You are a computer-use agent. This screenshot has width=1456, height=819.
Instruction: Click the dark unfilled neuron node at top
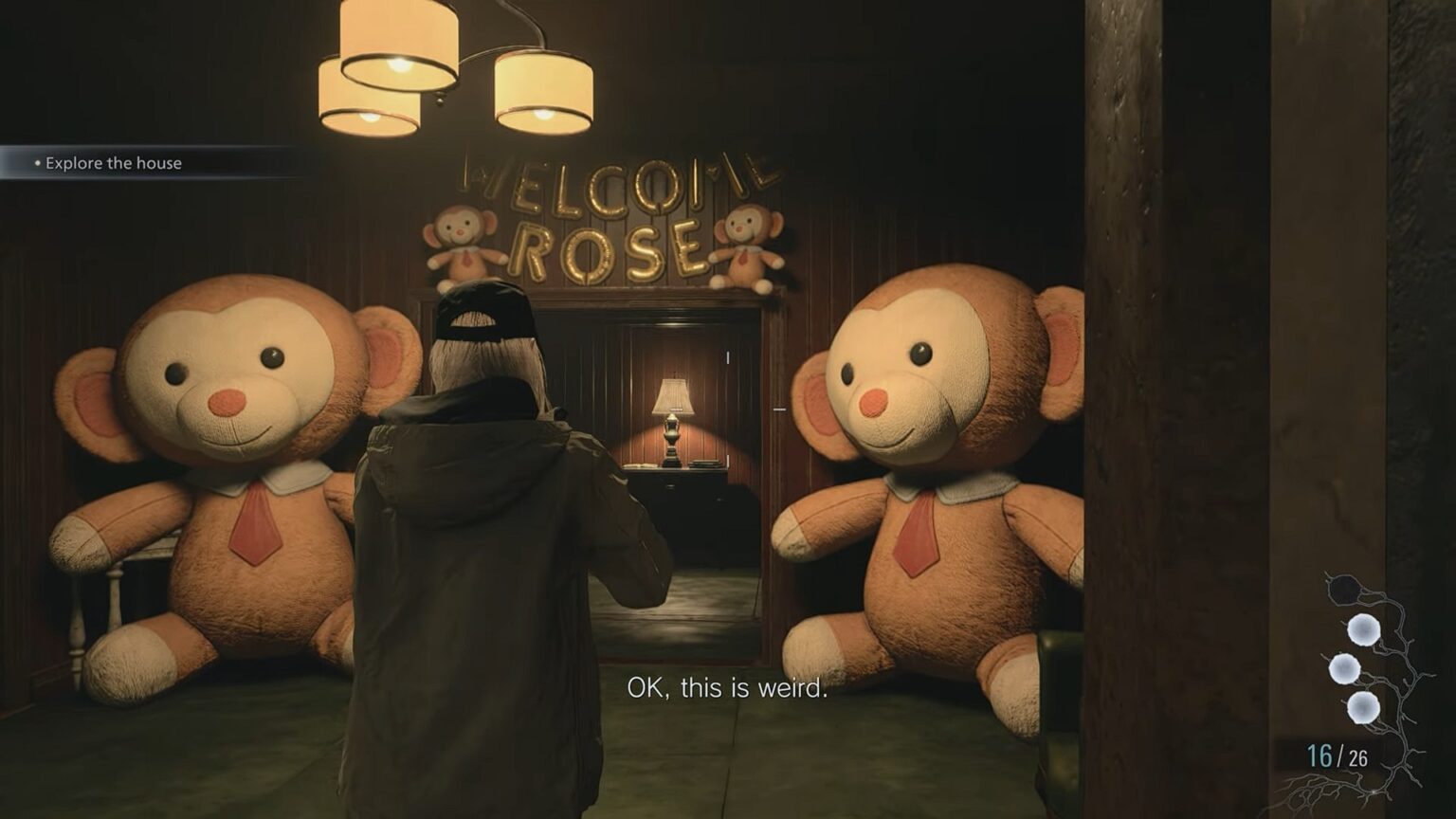pyautogui.click(x=1345, y=588)
